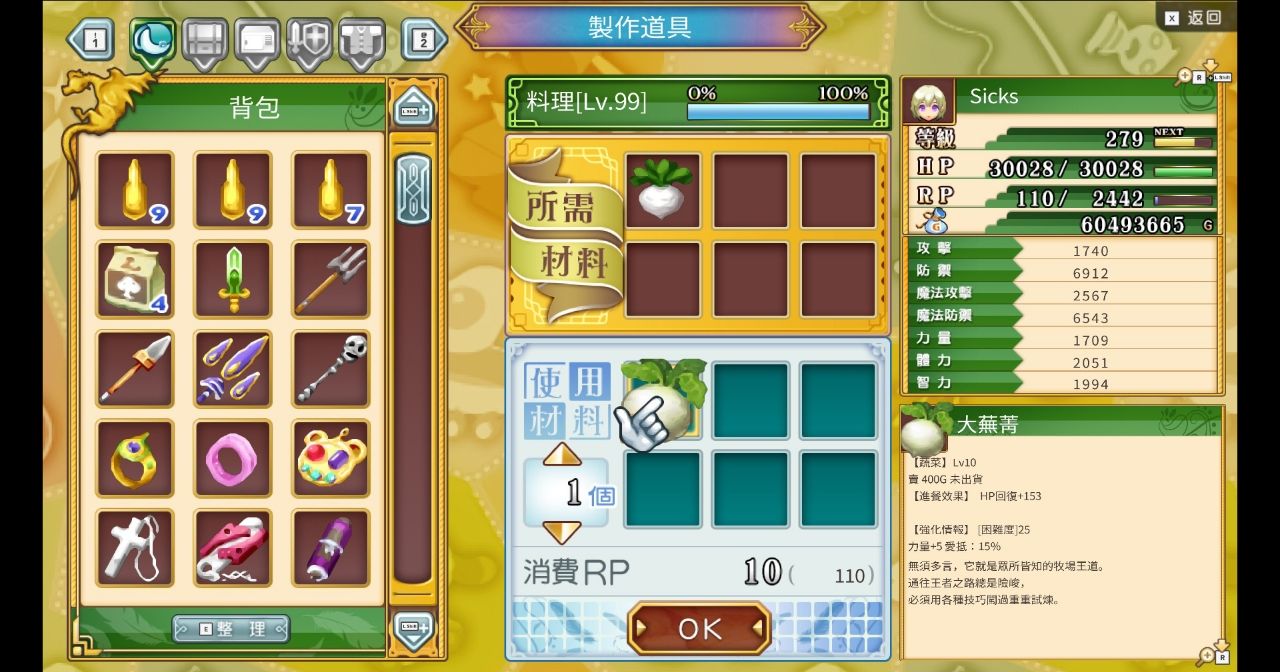Screen dimensions: 1280x672
Task: Choose the green-bladed sword slot
Action: pyautogui.click(x=232, y=279)
